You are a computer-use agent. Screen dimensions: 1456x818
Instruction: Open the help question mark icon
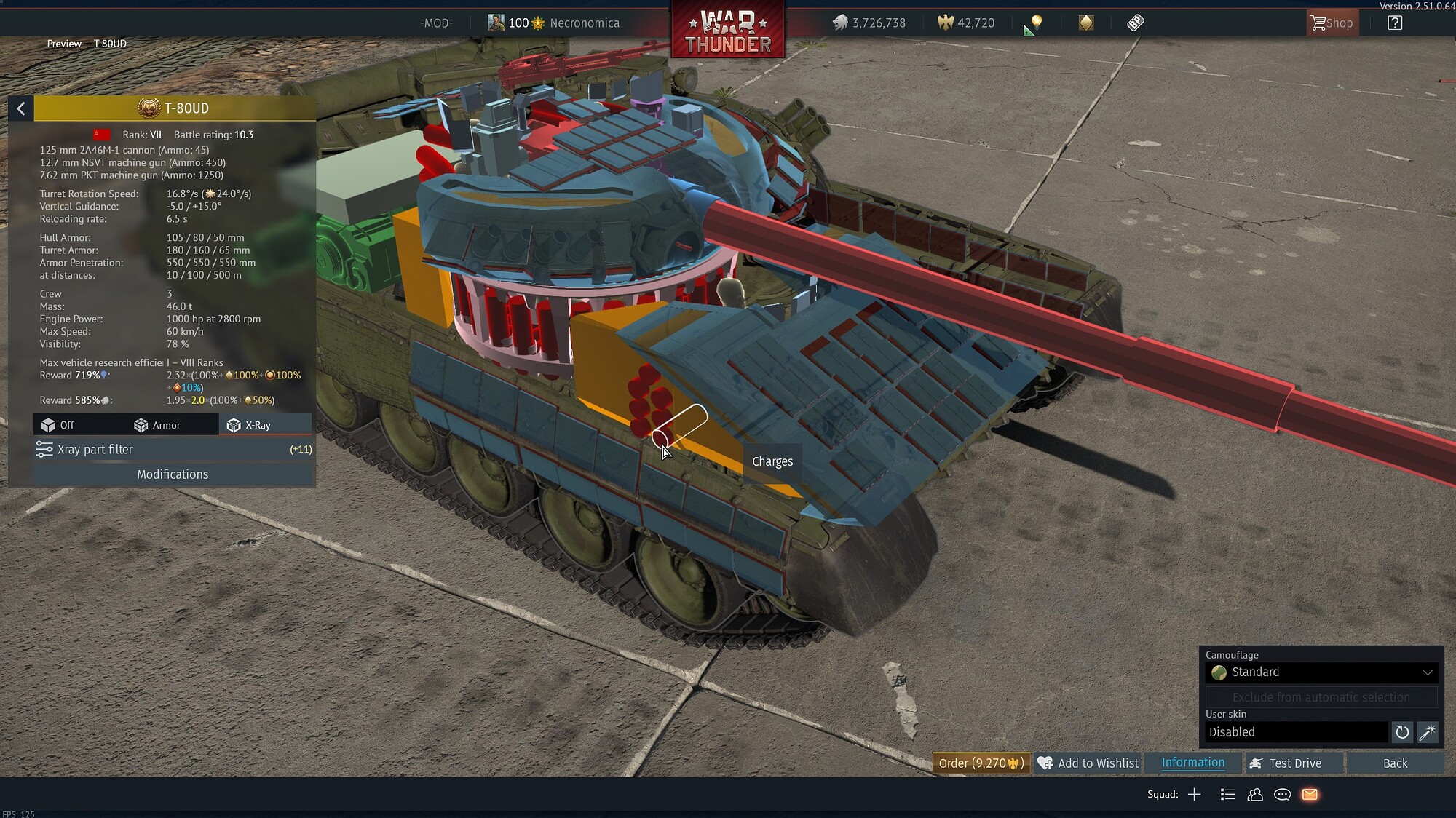click(x=1395, y=23)
